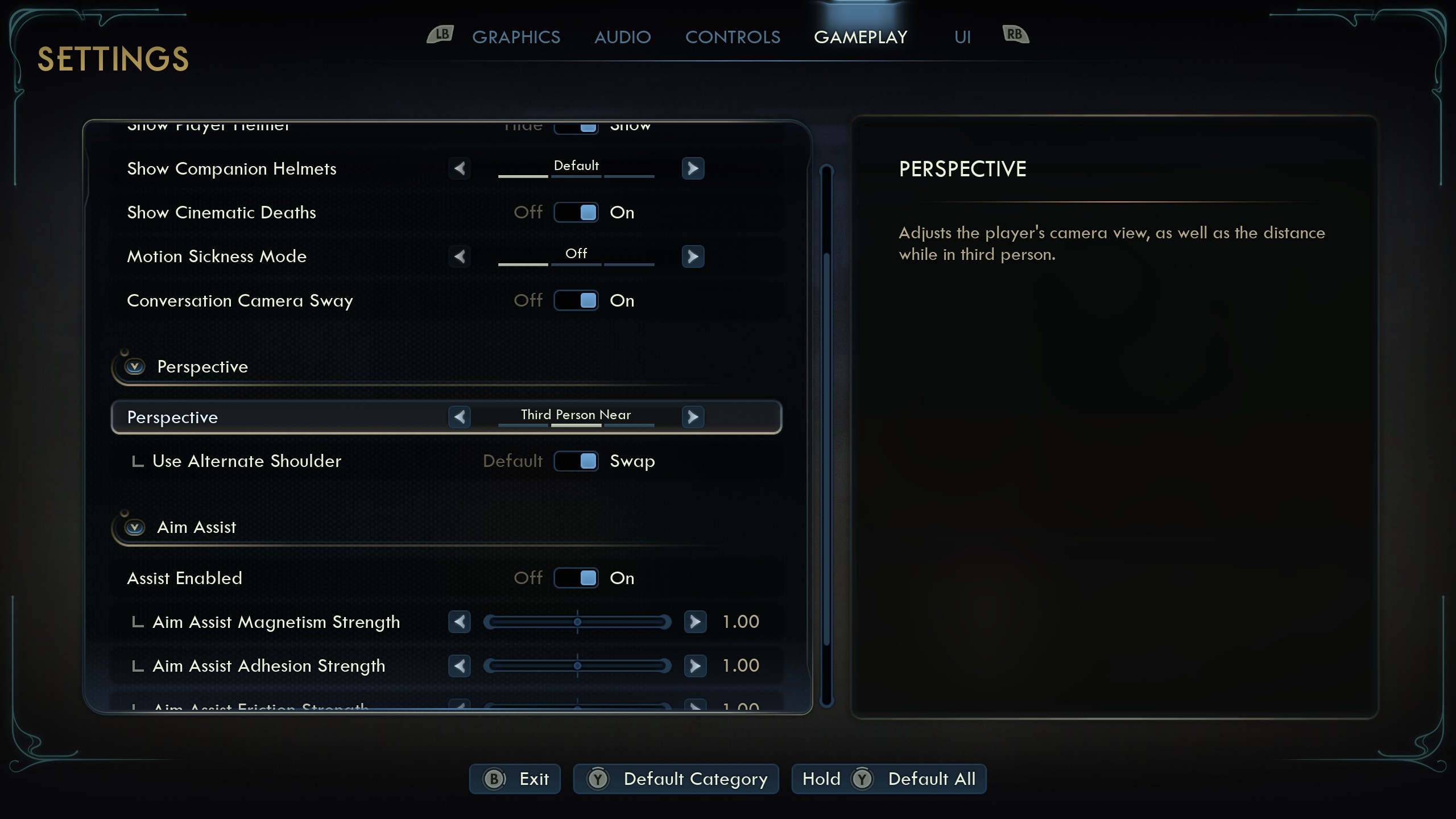The image size is (1456, 819).
Task: Collapse the Perspective section
Action: 135,366
